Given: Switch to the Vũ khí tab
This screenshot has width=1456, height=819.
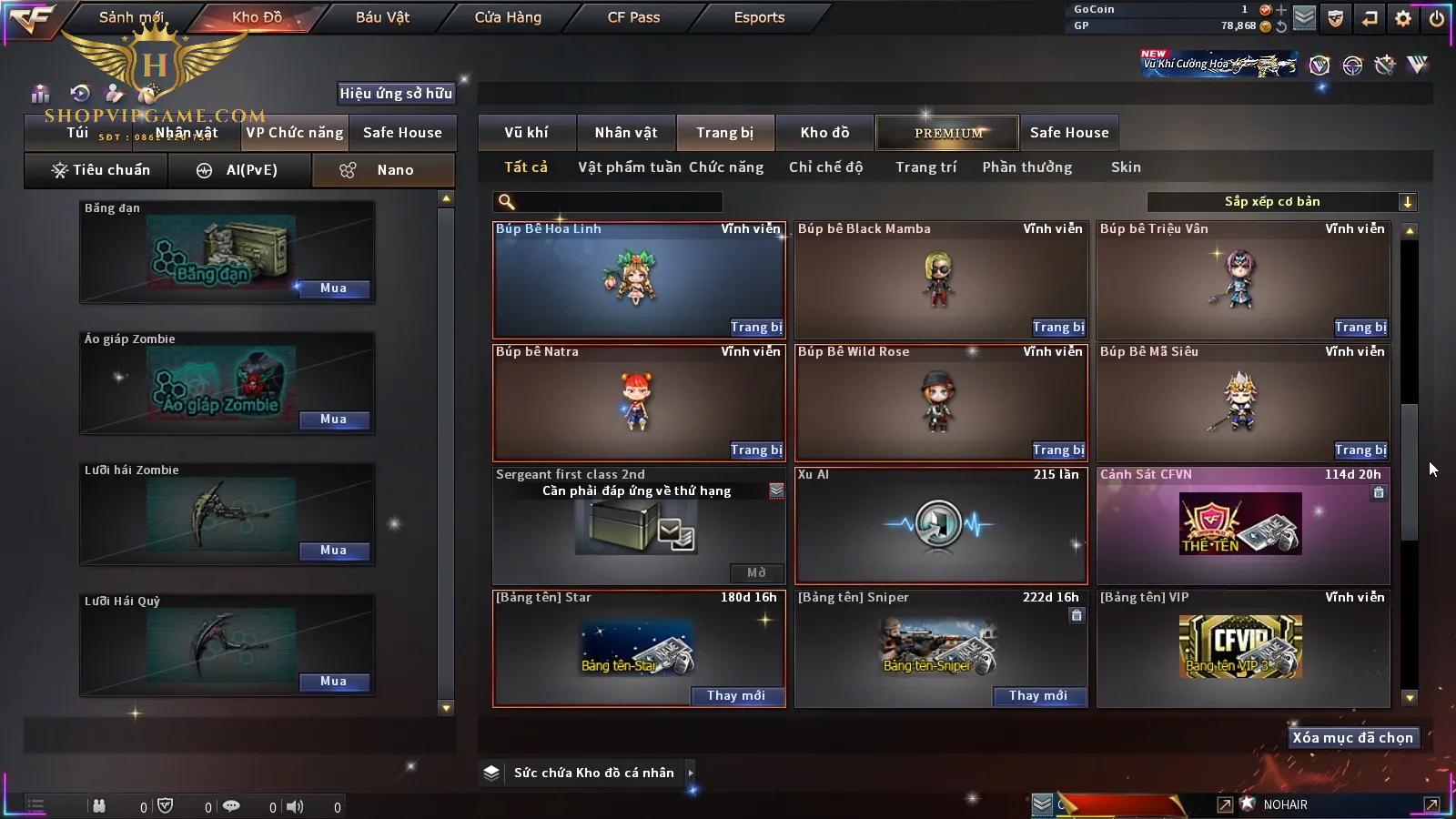Looking at the screenshot, I should pos(526,133).
